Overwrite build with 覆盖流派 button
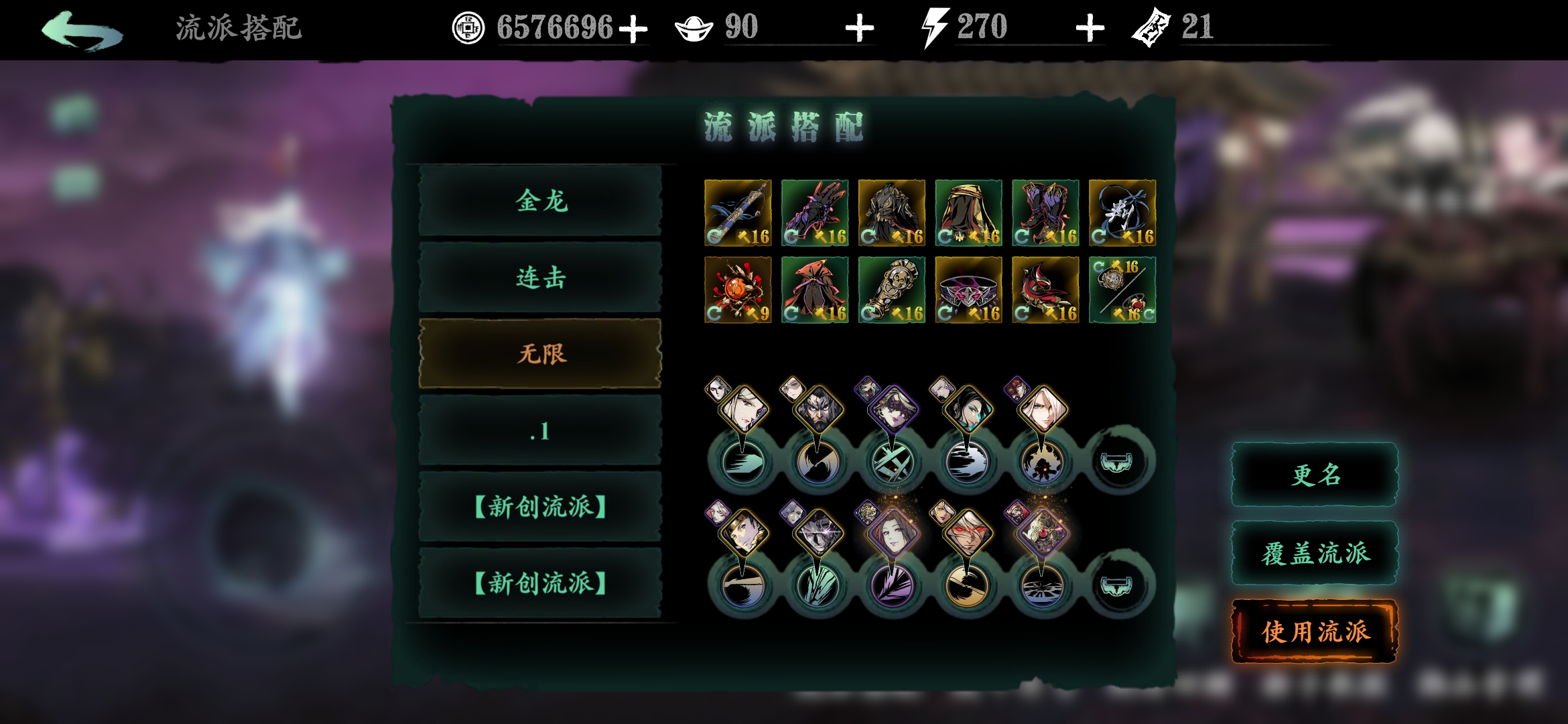The height and width of the screenshot is (724, 1568). click(x=1315, y=553)
